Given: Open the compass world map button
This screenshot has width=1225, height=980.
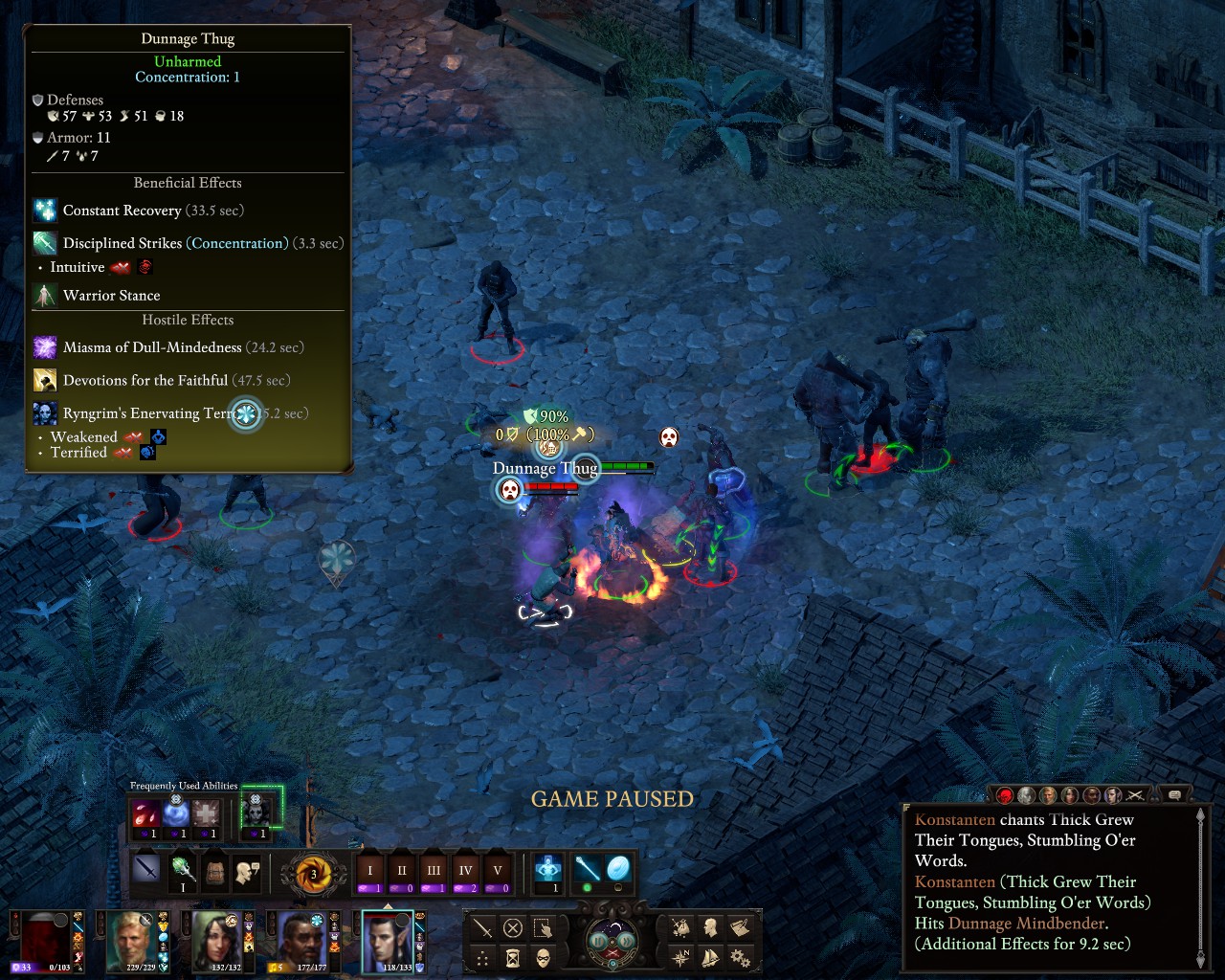Looking at the screenshot, I should [x=680, y=957].
